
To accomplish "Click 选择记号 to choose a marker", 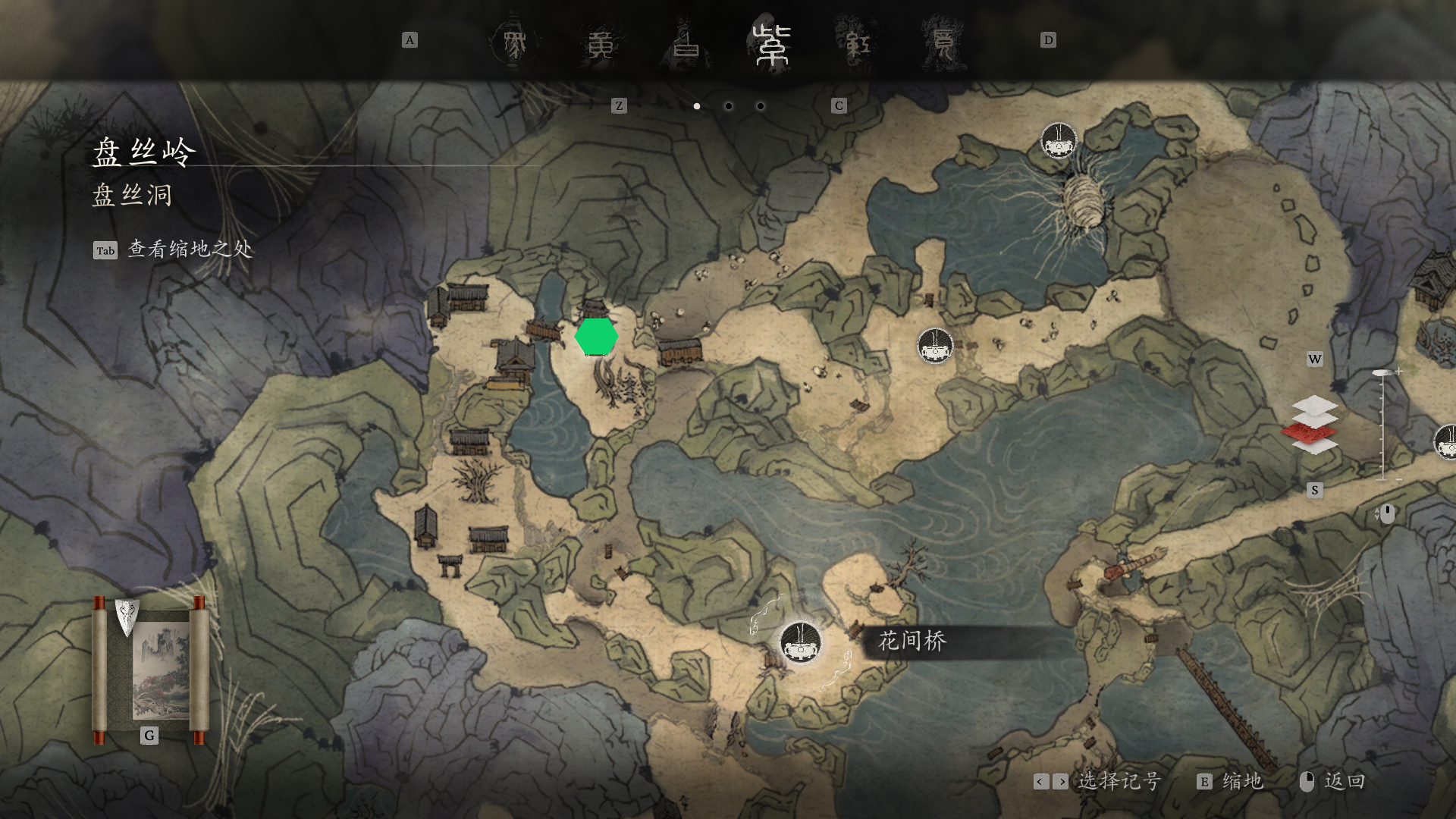I will click(x=1119, y=782).
